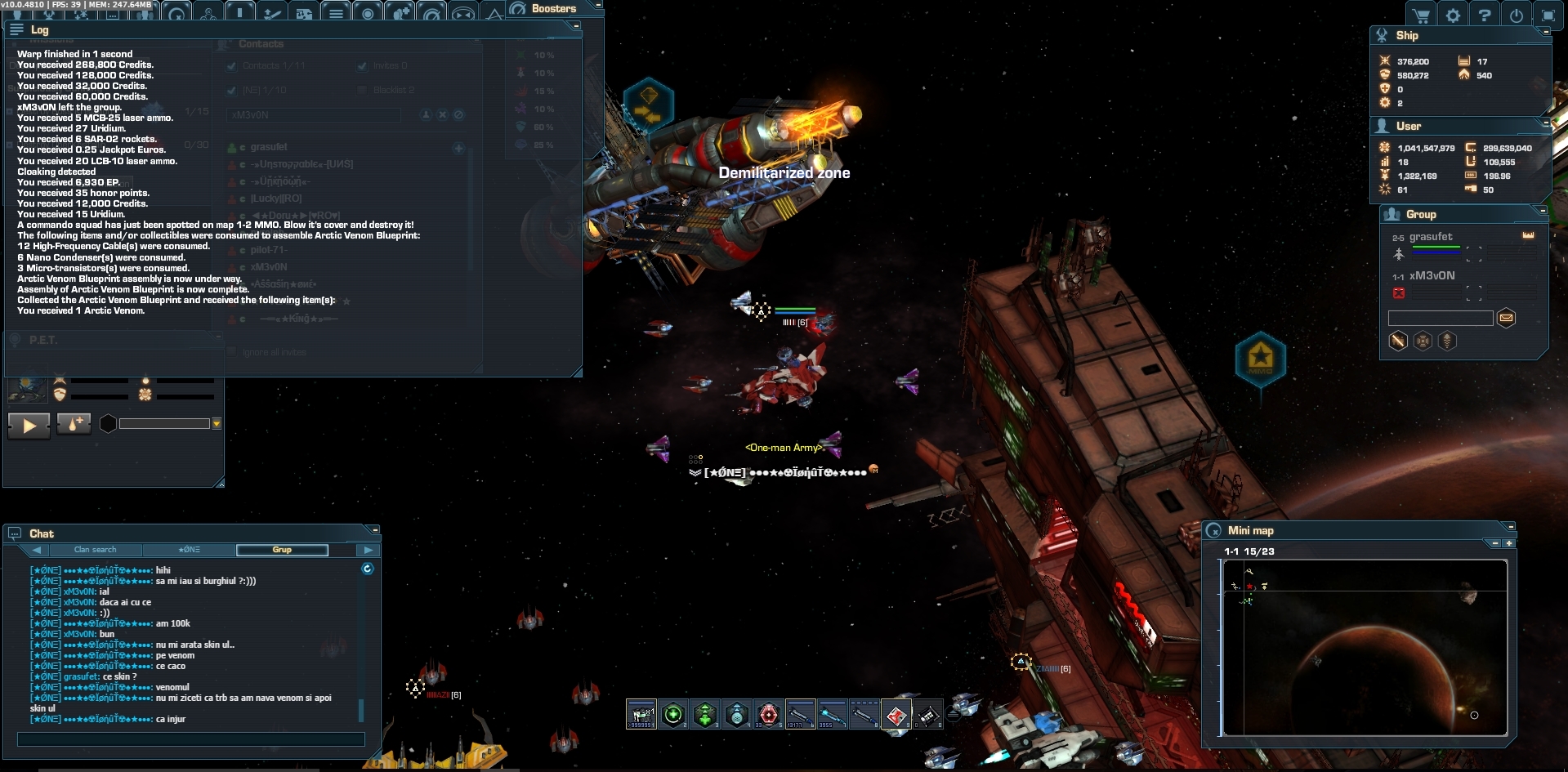Open settings with the gear icon

[1453, 16]
